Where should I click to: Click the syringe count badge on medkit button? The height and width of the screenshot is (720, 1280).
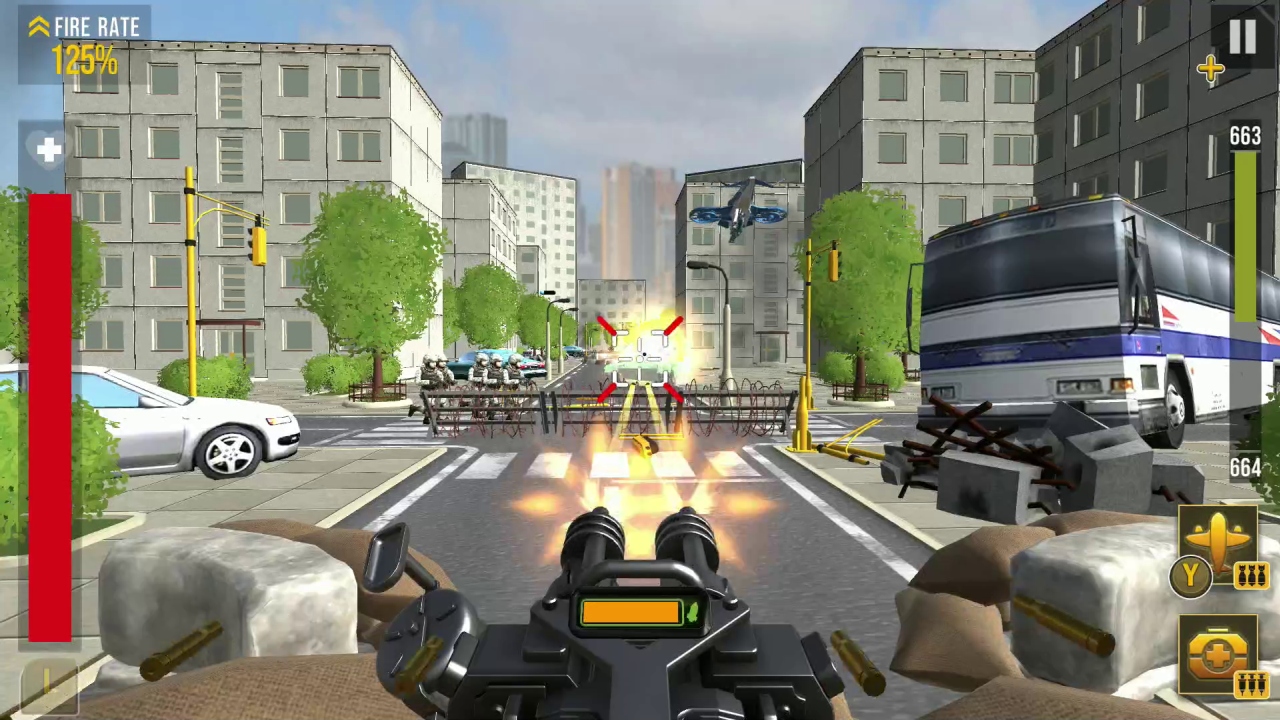pos(1253,686)
